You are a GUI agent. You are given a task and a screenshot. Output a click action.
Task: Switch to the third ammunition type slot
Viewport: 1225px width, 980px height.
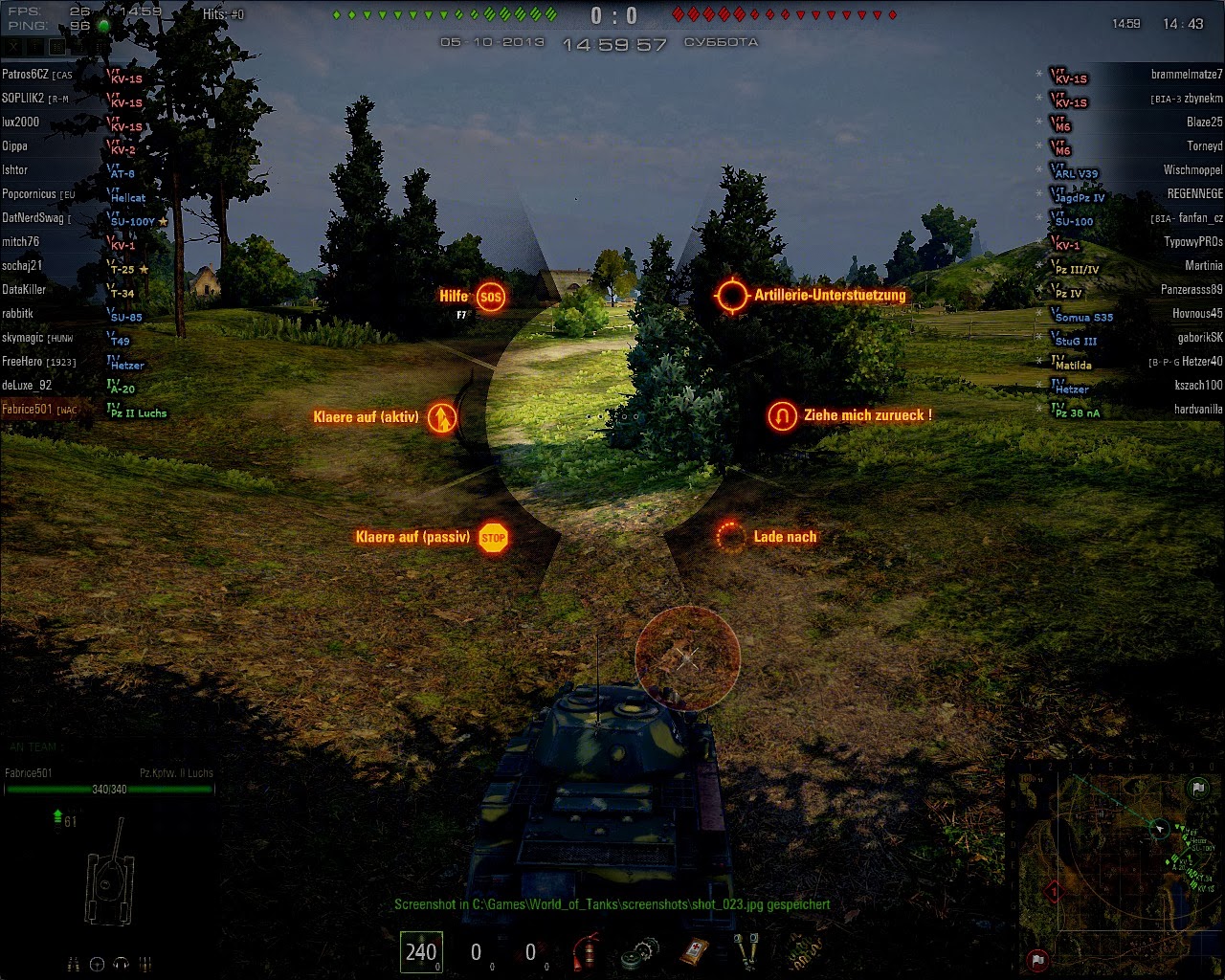coord(528,952)
